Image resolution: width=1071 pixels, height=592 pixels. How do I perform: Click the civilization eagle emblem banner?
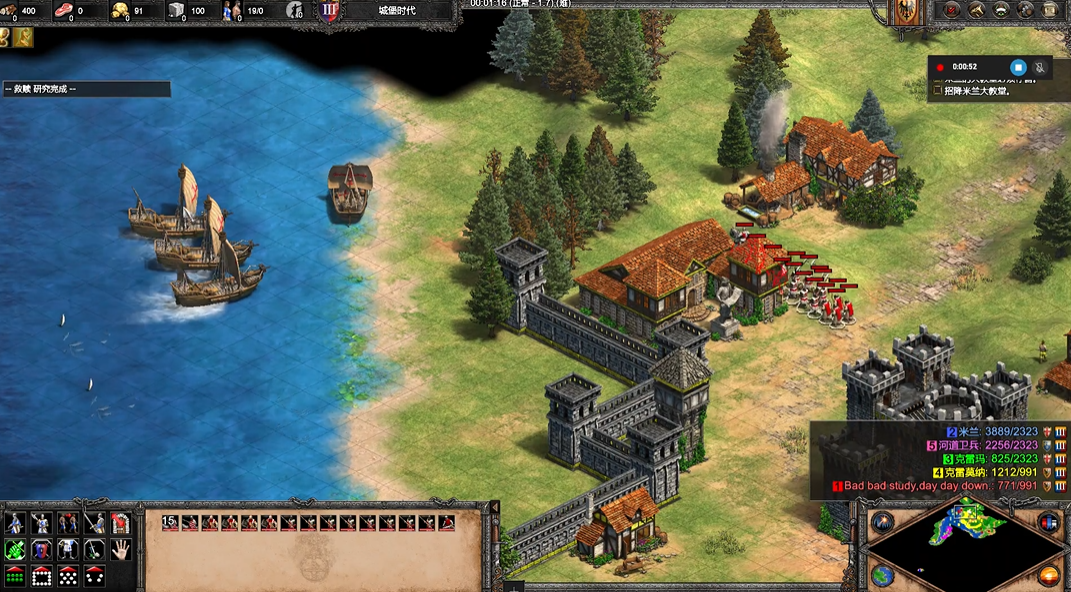[x=904, y=10]
